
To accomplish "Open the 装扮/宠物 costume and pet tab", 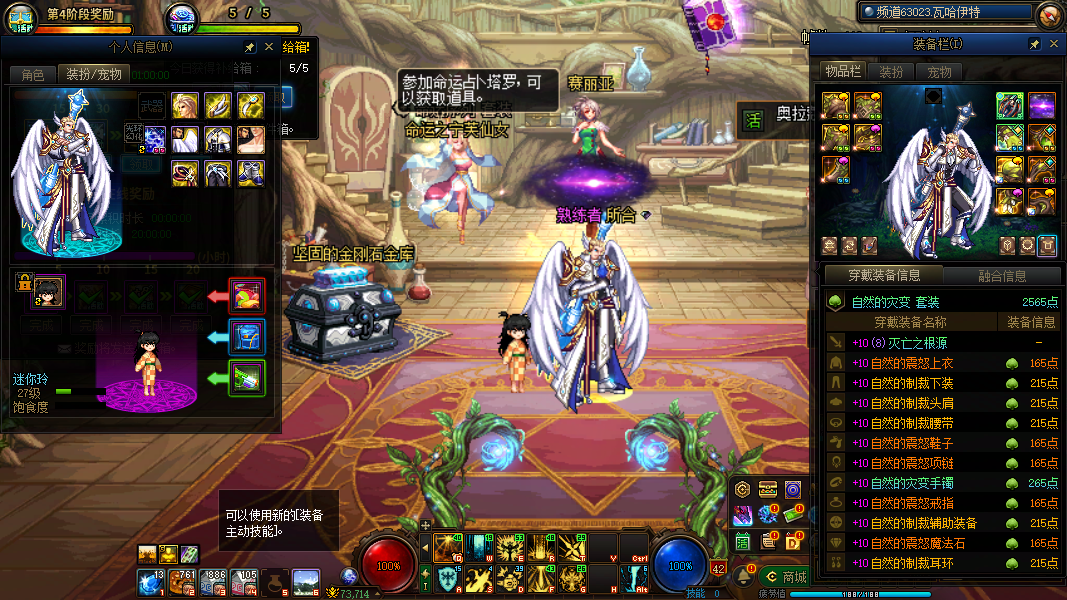I will pos(94,74).
